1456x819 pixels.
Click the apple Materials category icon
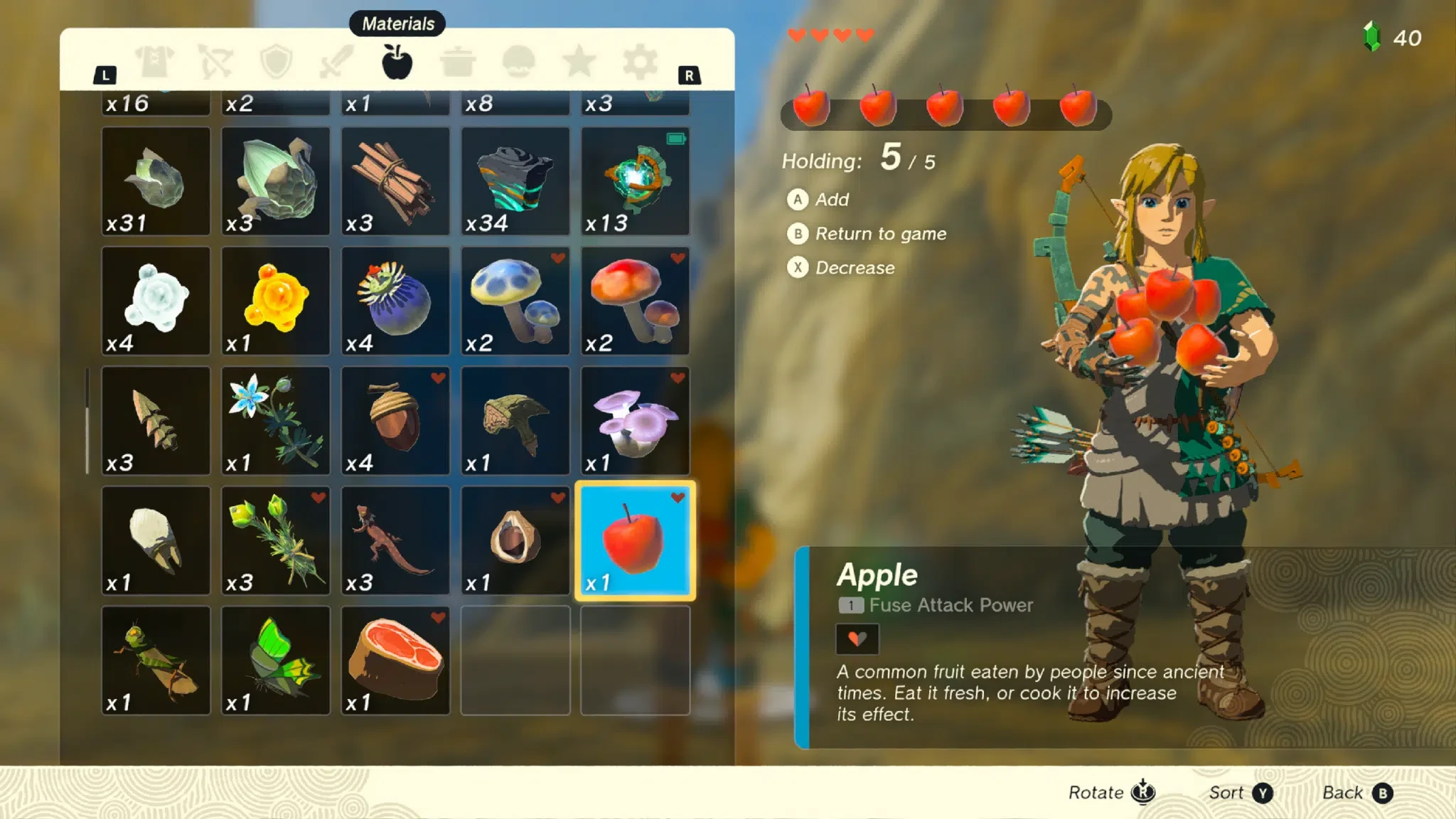click(x=397, y=61)
